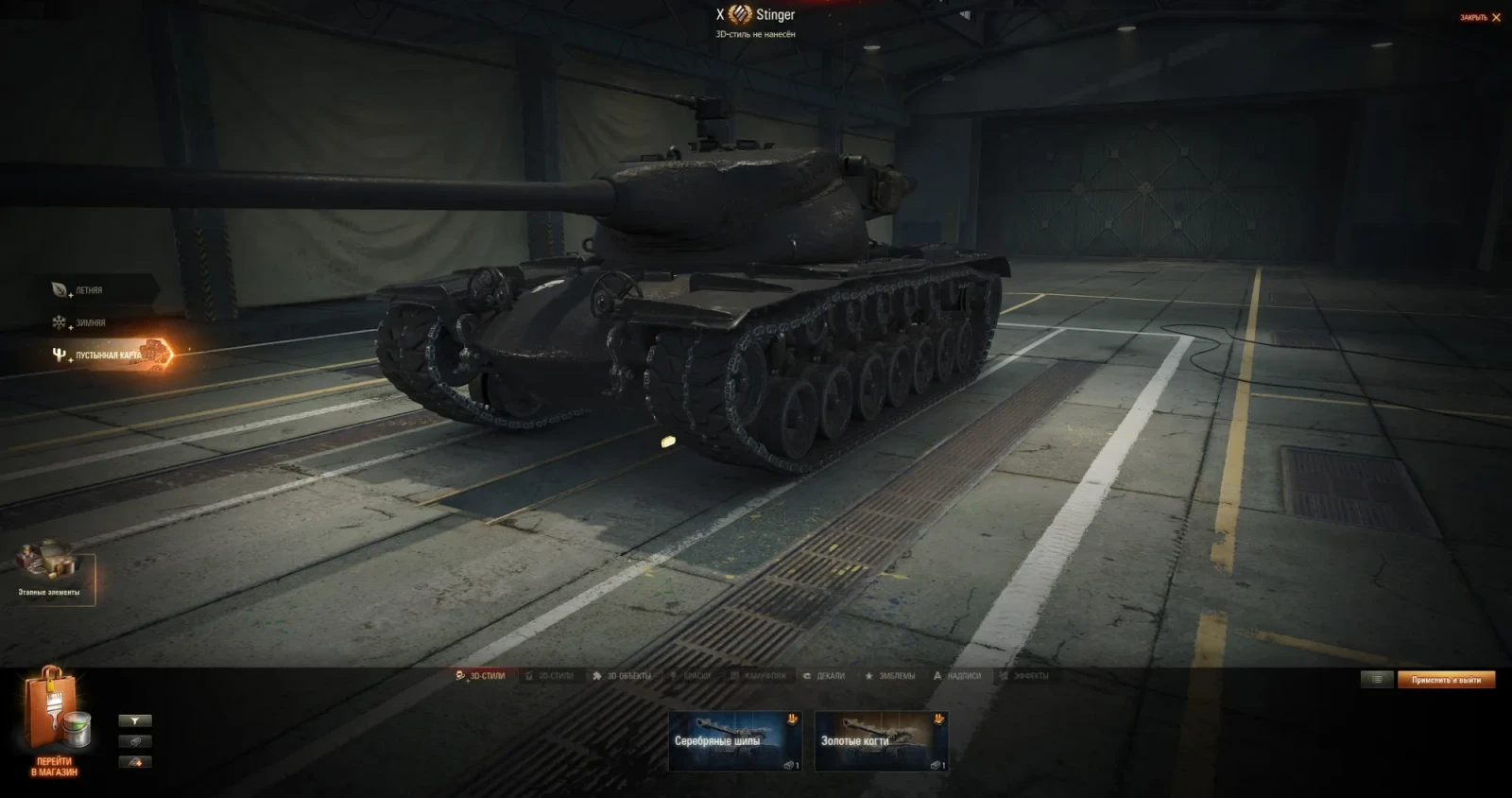Screen dimensions: 1512x798
Task: Choose the Золотые когти 3D style
Action: pyautogui.click(x=881, y=741)
